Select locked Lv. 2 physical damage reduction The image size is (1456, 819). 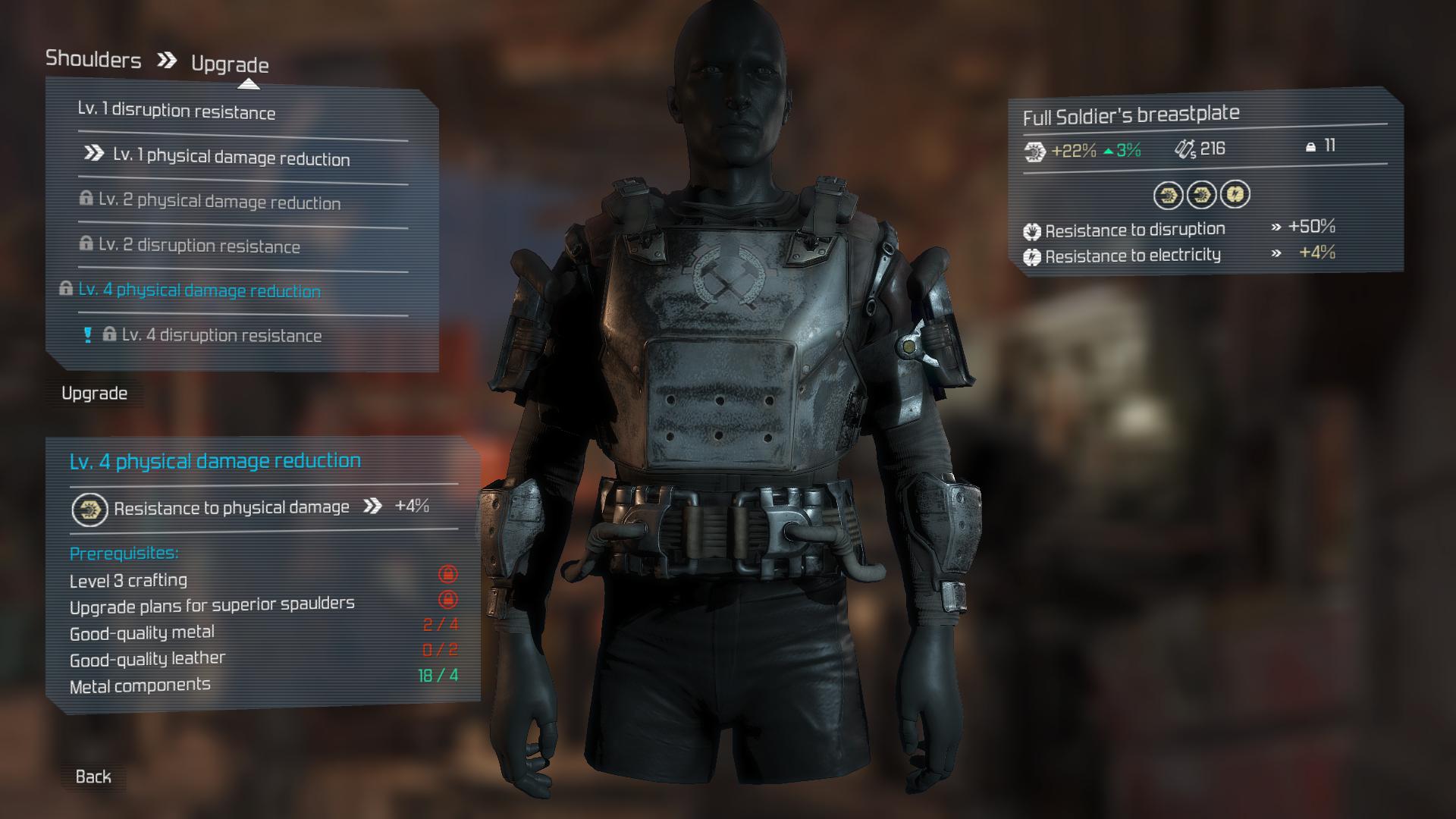click(219, 202)
